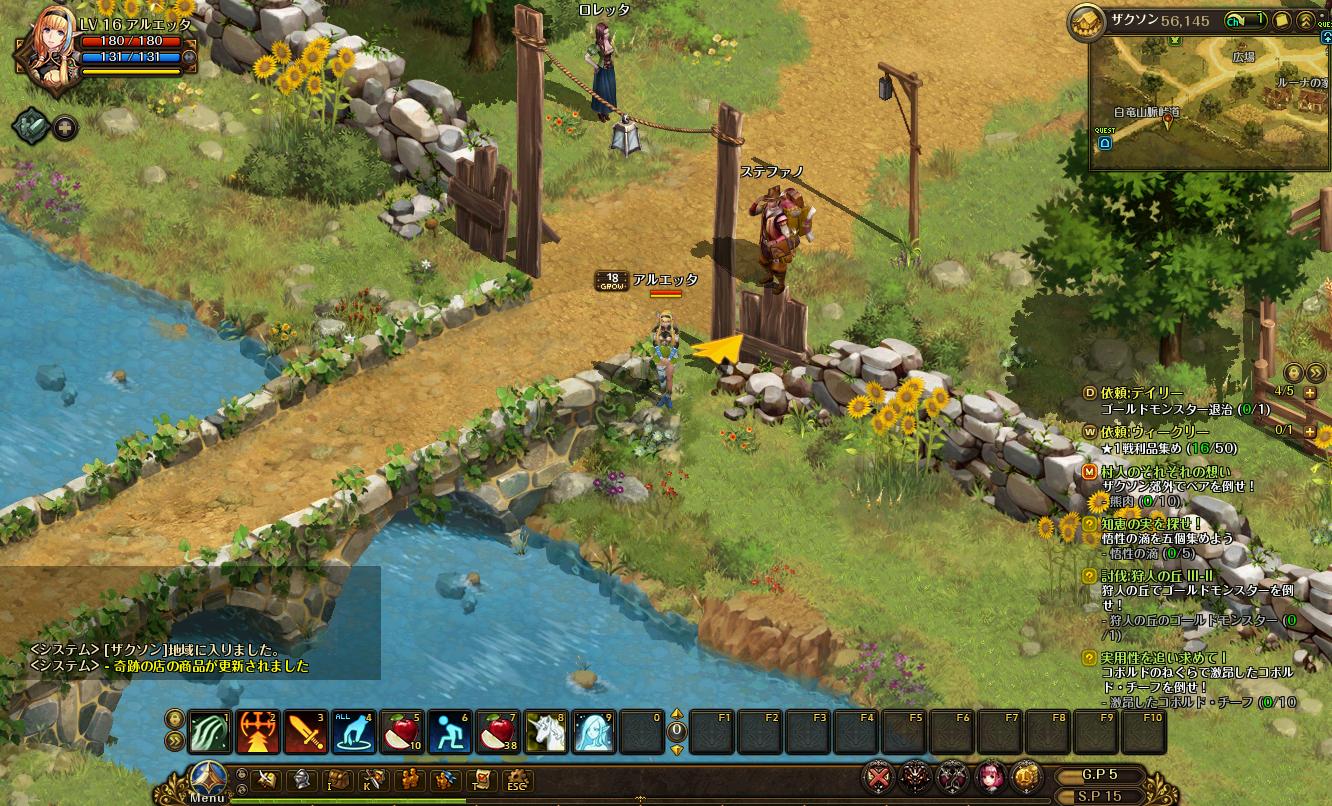Activate the ALL pickup hand skill
Image resolution: width=1332 pixels, height=806 pixels.
pos(353,732)
